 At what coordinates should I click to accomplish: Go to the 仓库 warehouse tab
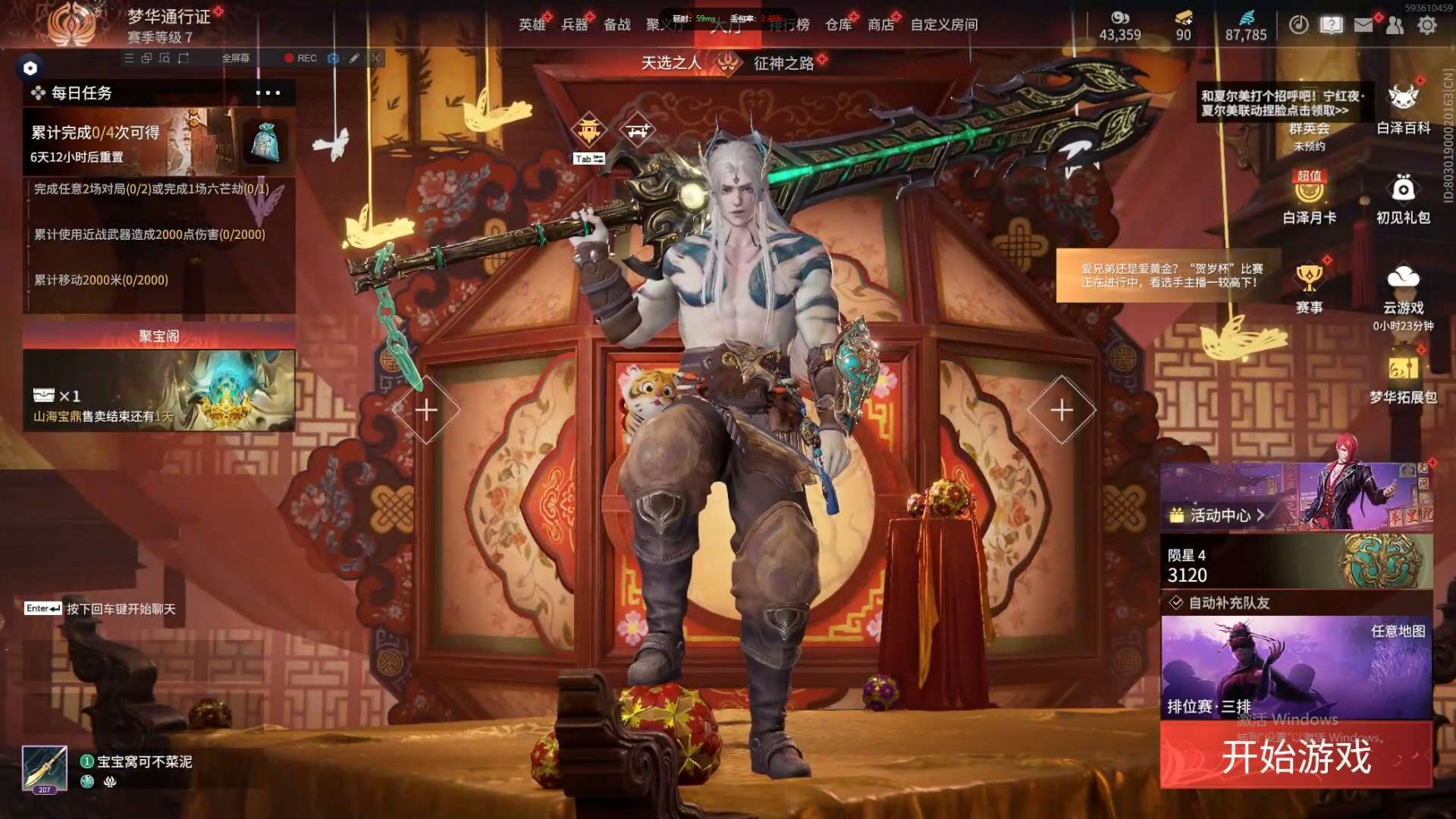point(838,25)
